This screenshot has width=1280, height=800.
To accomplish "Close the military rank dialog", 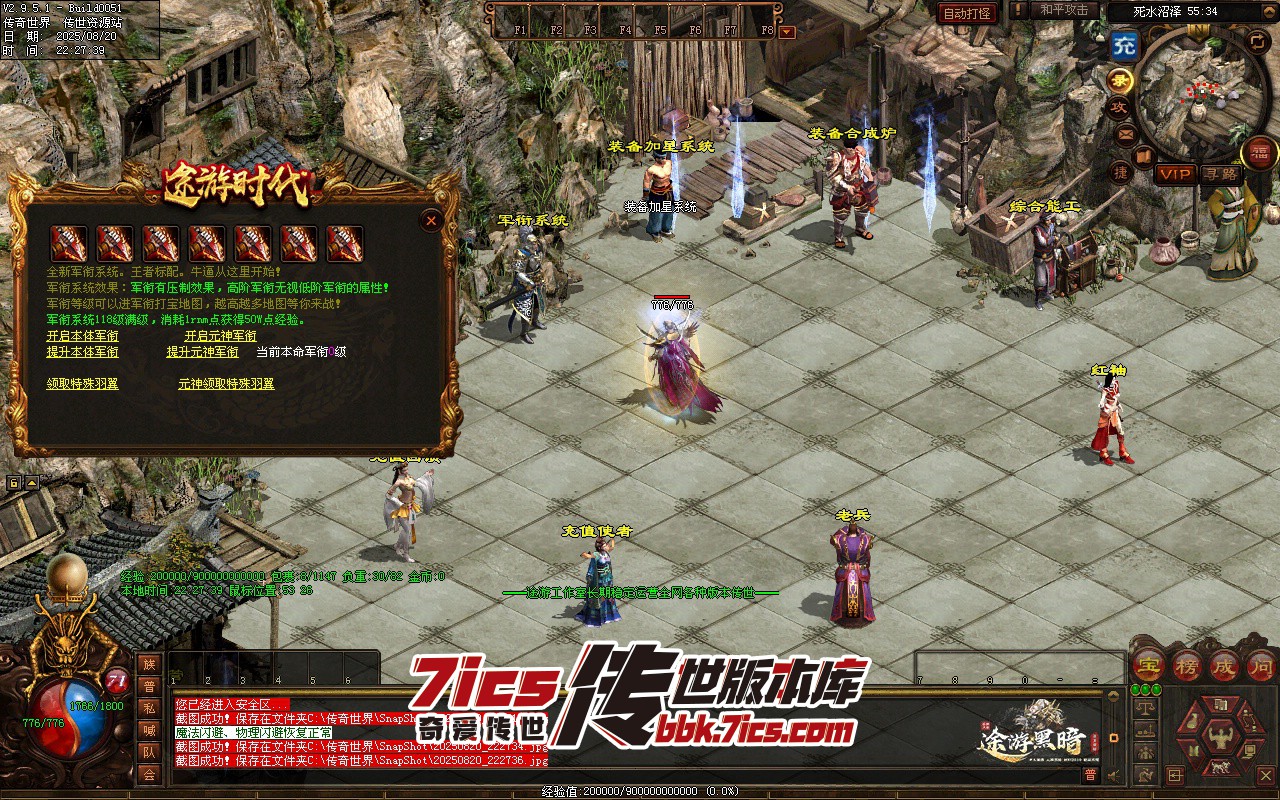I will (431, 220).
